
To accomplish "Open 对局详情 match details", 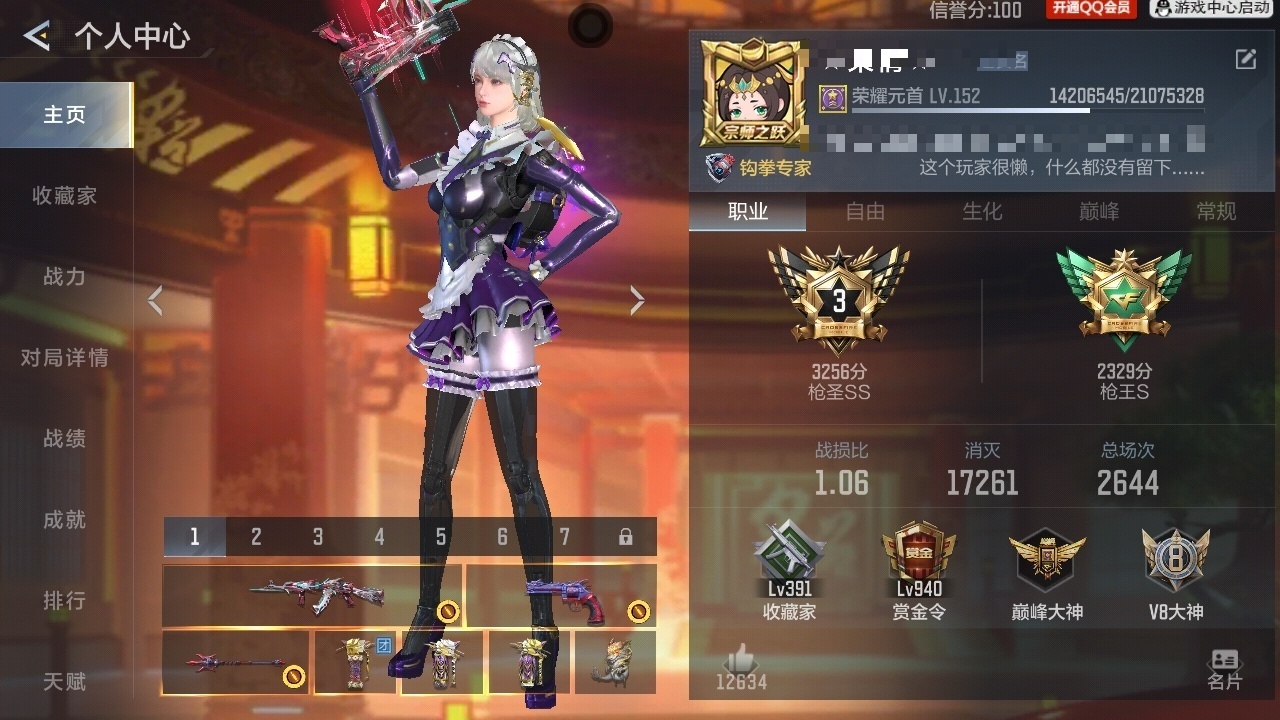I will point(65,358).
